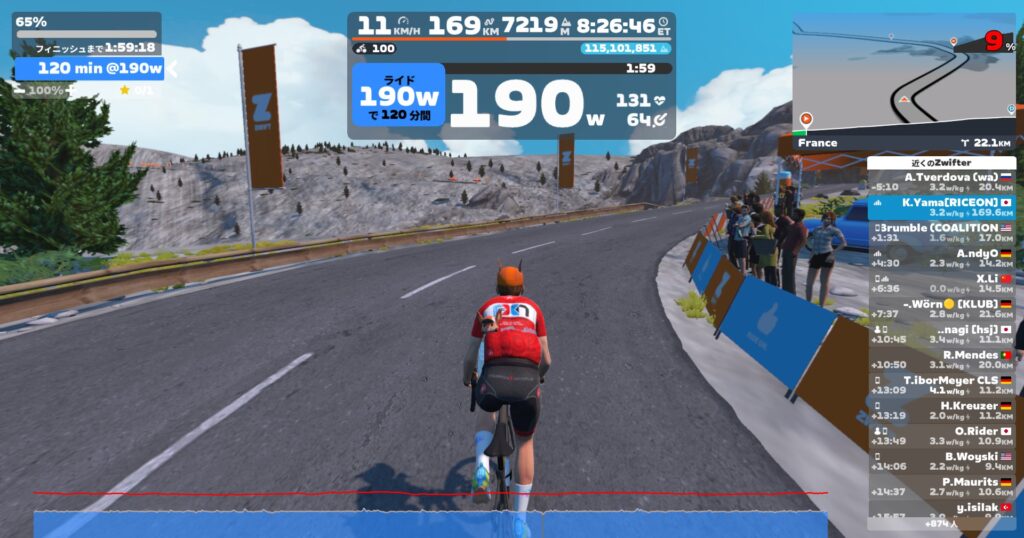This screenshot has width=1024, height=538.
Task: Increase workout intensity with the plus button
Action: pyautogui.click(x=70, y=90)
